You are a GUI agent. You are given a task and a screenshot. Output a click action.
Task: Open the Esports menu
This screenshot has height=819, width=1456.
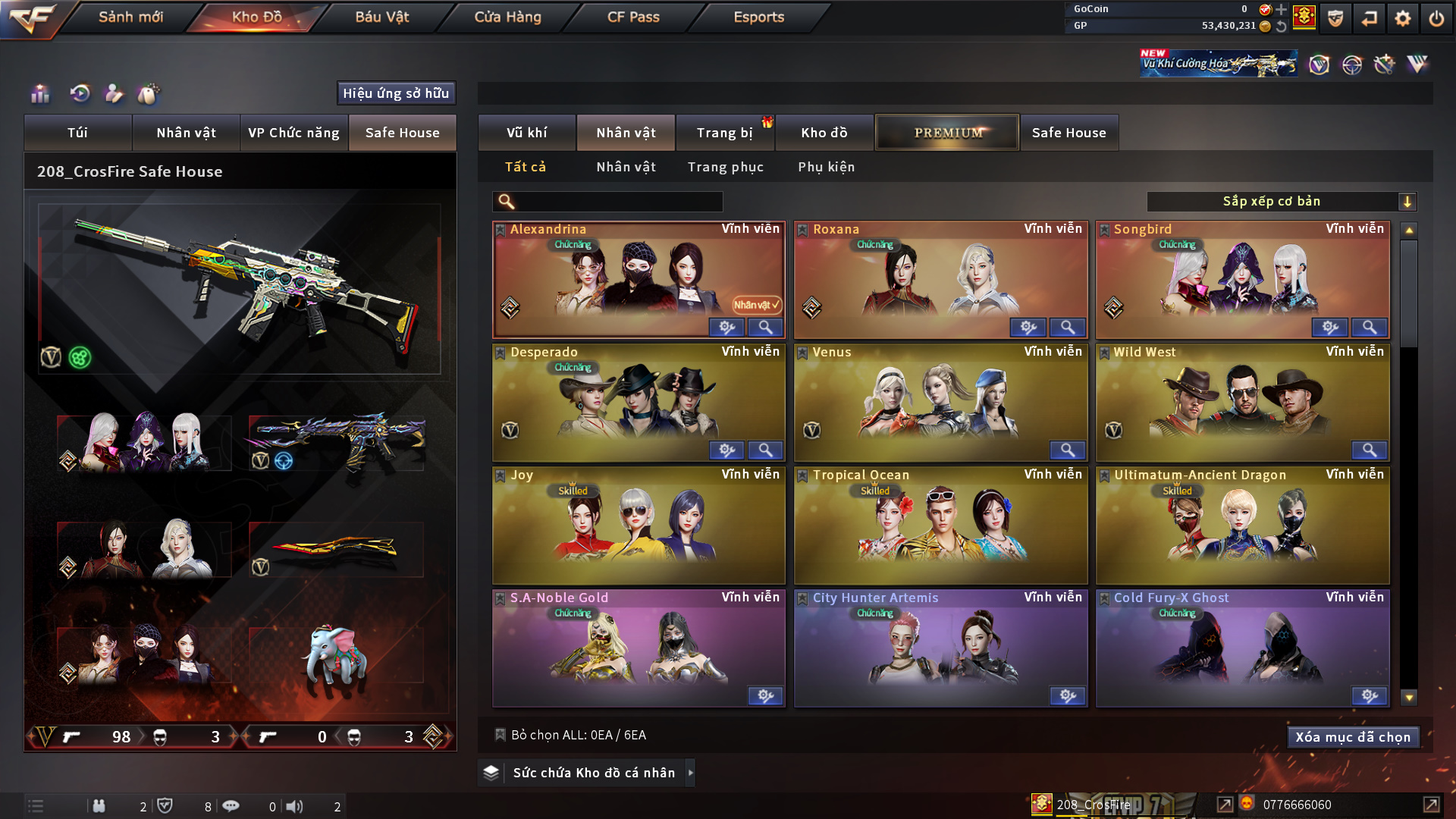758,17
